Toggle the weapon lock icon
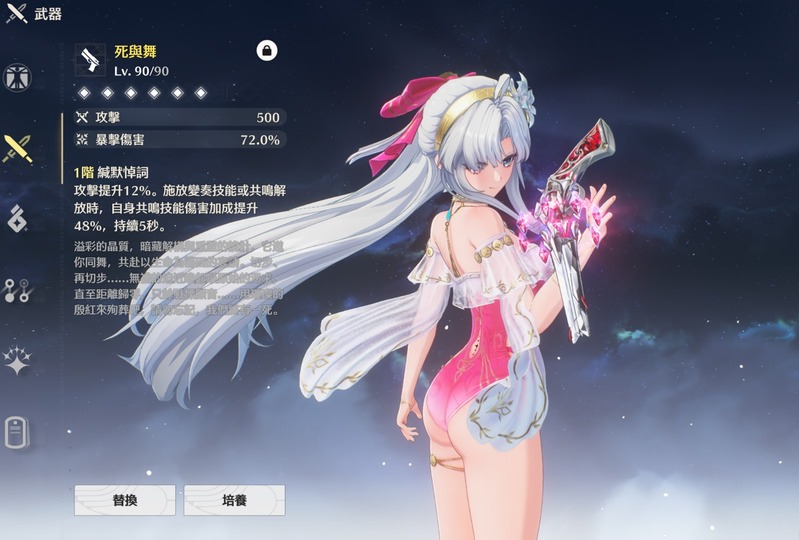799x540 pixels. (x=267, y=50)
